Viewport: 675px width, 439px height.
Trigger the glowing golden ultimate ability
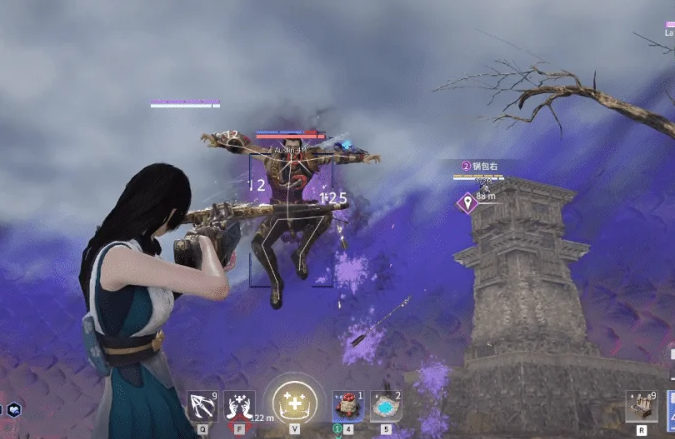295,401
